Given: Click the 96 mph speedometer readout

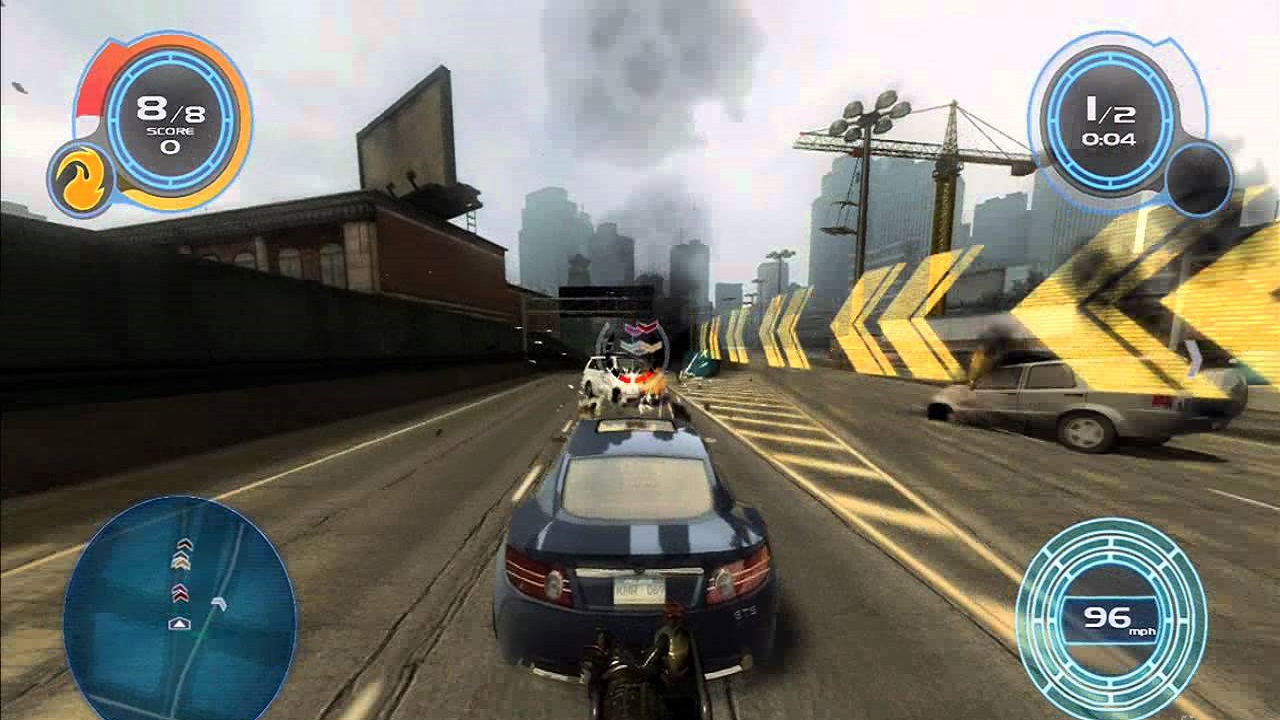Looking at the screenshot, I should (x=1105, y=620).
